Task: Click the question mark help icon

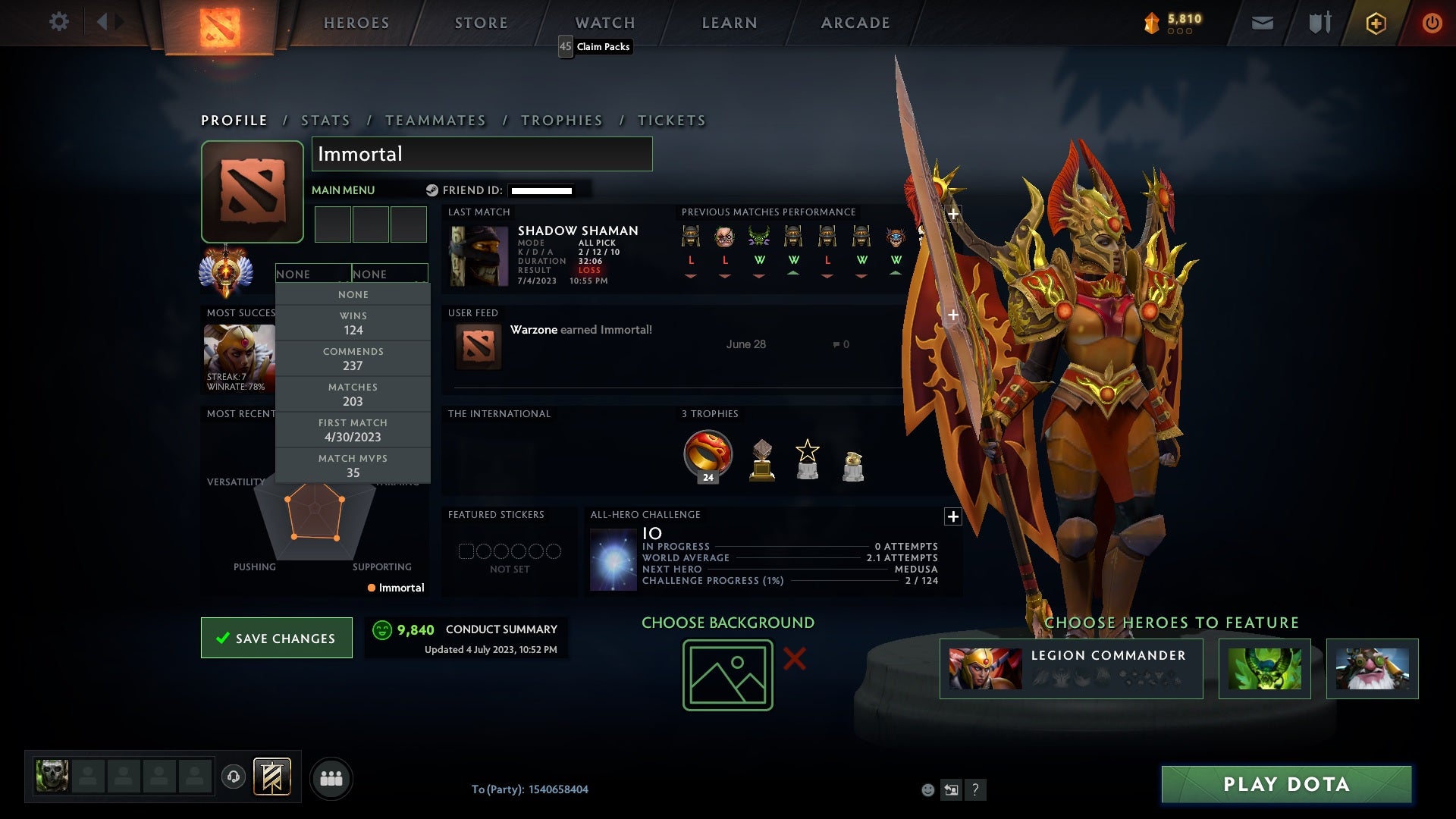Action: [x=976, y=790]
